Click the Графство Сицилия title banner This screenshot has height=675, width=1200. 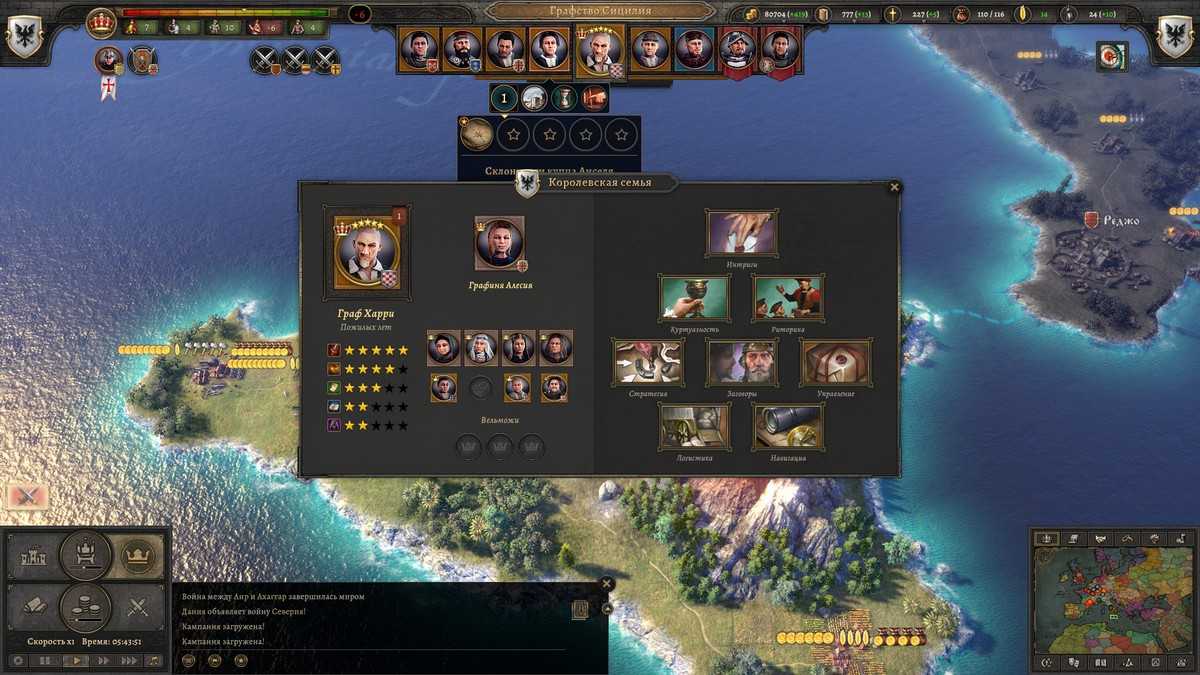pos(600,11)
